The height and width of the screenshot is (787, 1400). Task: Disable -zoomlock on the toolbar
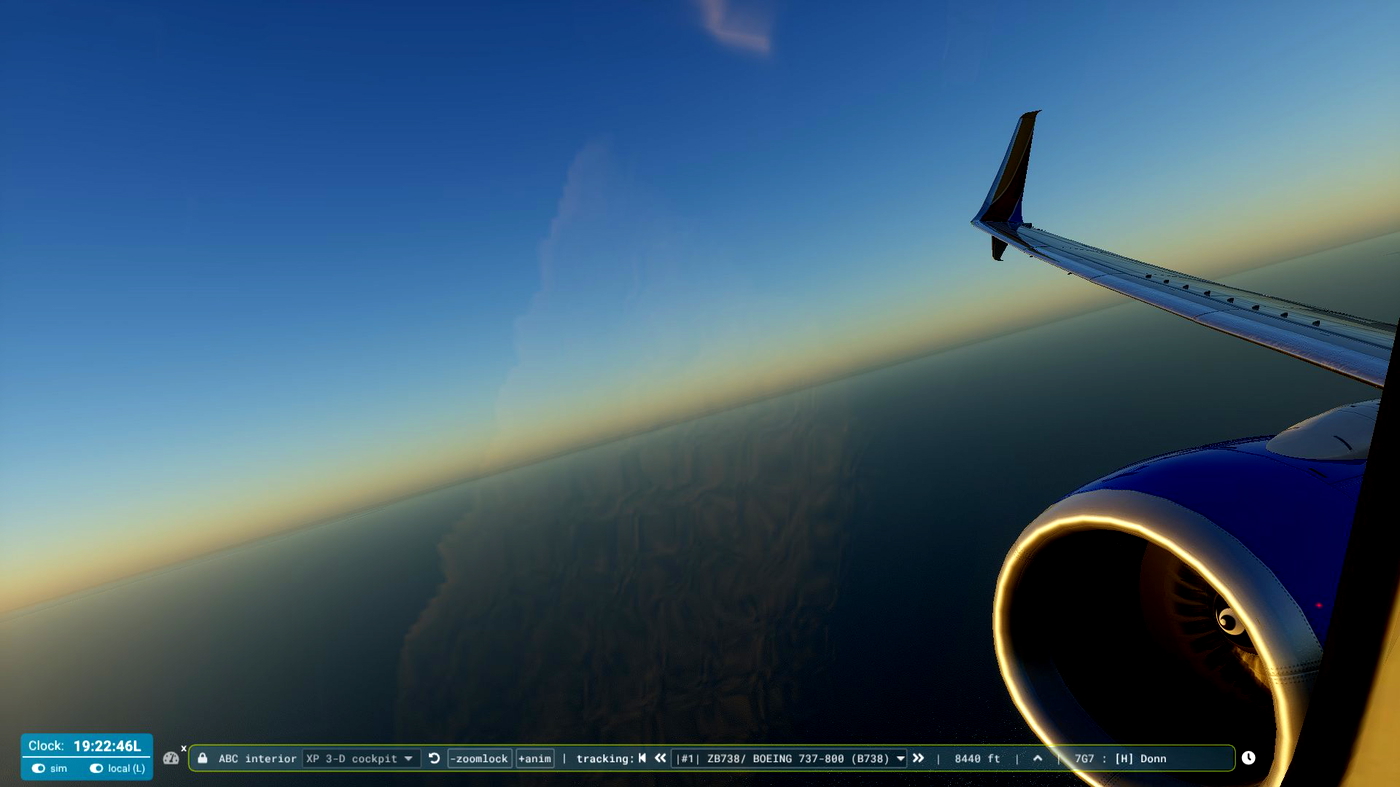[479, 758]
